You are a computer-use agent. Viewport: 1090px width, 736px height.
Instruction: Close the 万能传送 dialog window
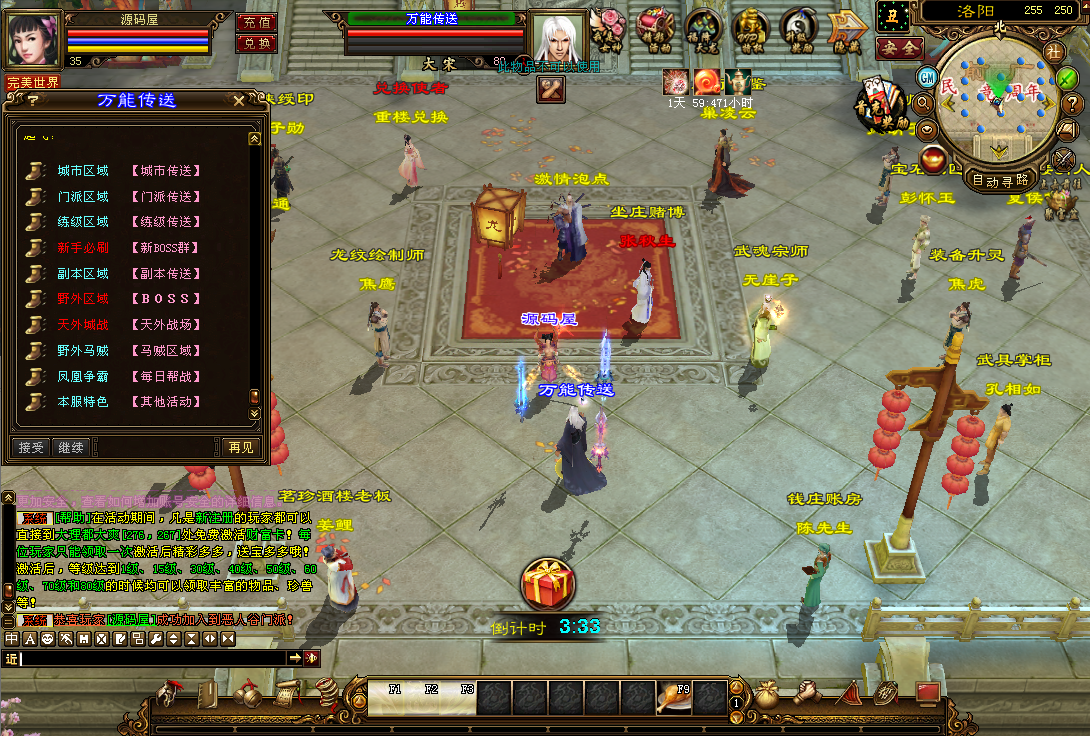(238, 100)
